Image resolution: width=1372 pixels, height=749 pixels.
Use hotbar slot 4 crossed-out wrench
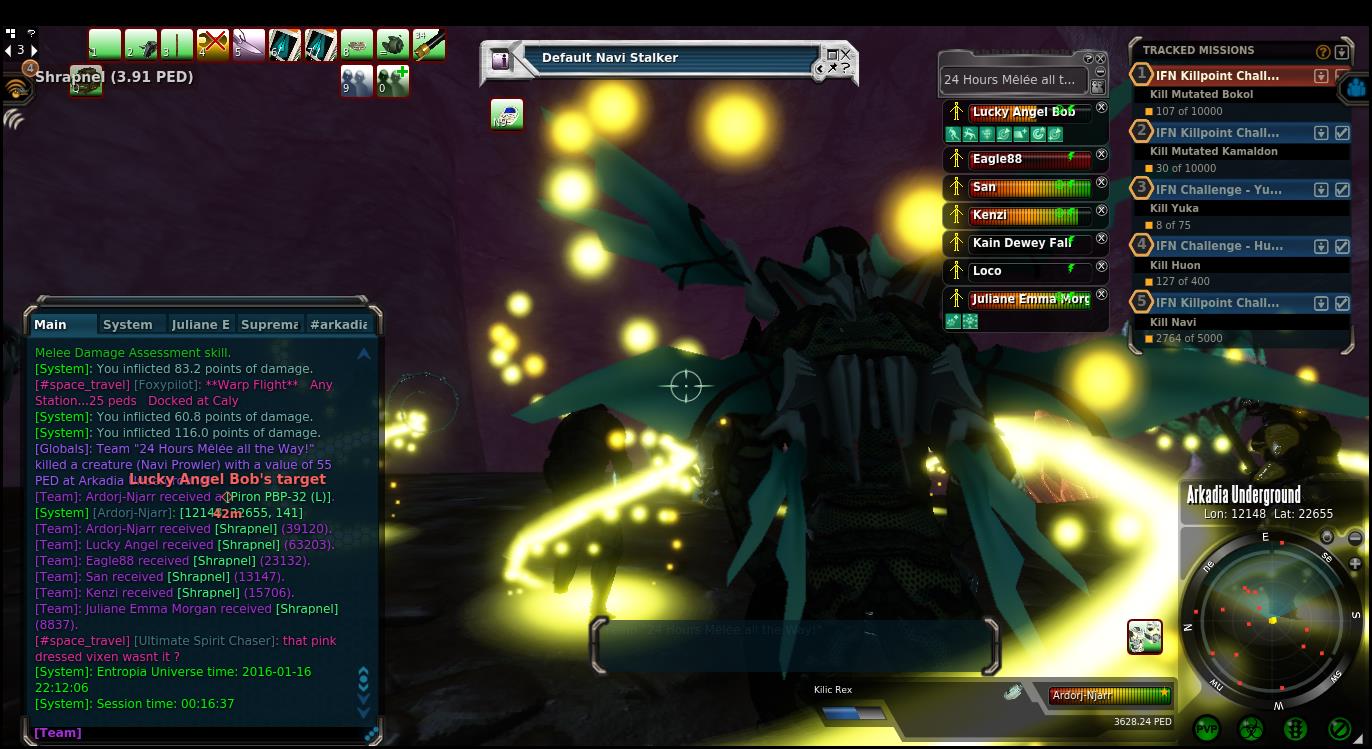coord(212,45)
